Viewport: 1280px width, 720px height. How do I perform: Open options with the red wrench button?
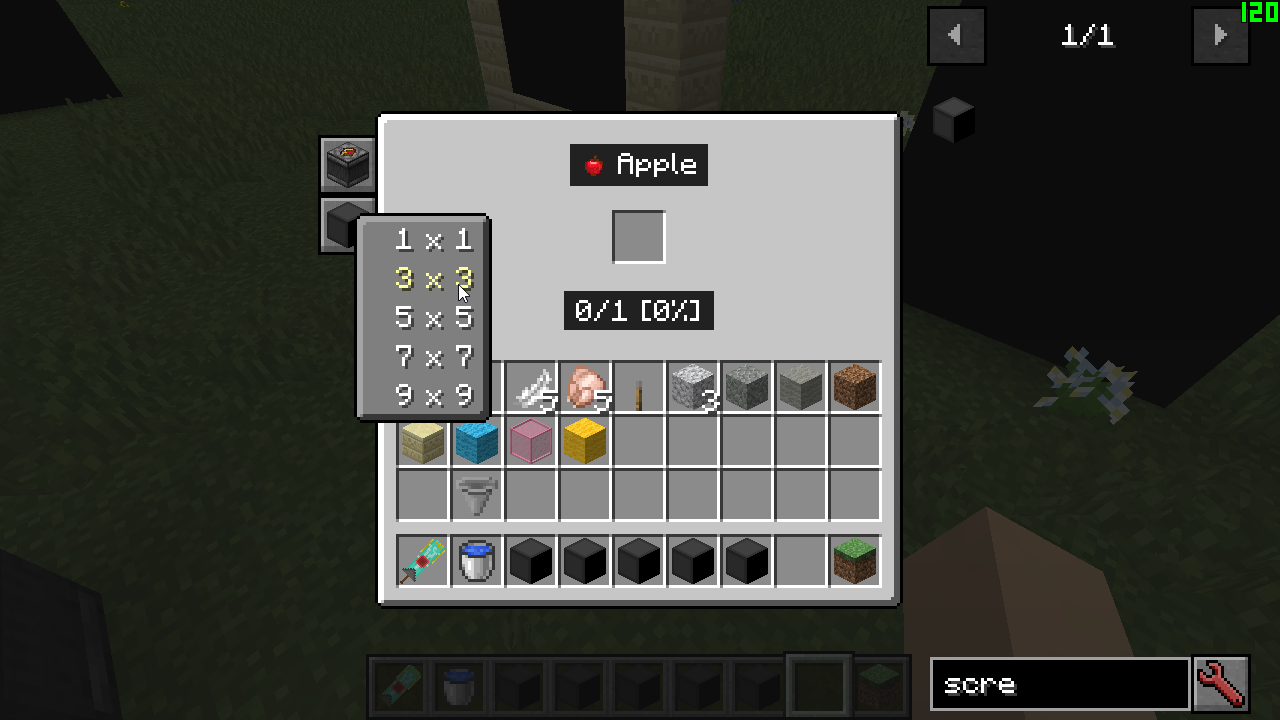click(1221, 684)
